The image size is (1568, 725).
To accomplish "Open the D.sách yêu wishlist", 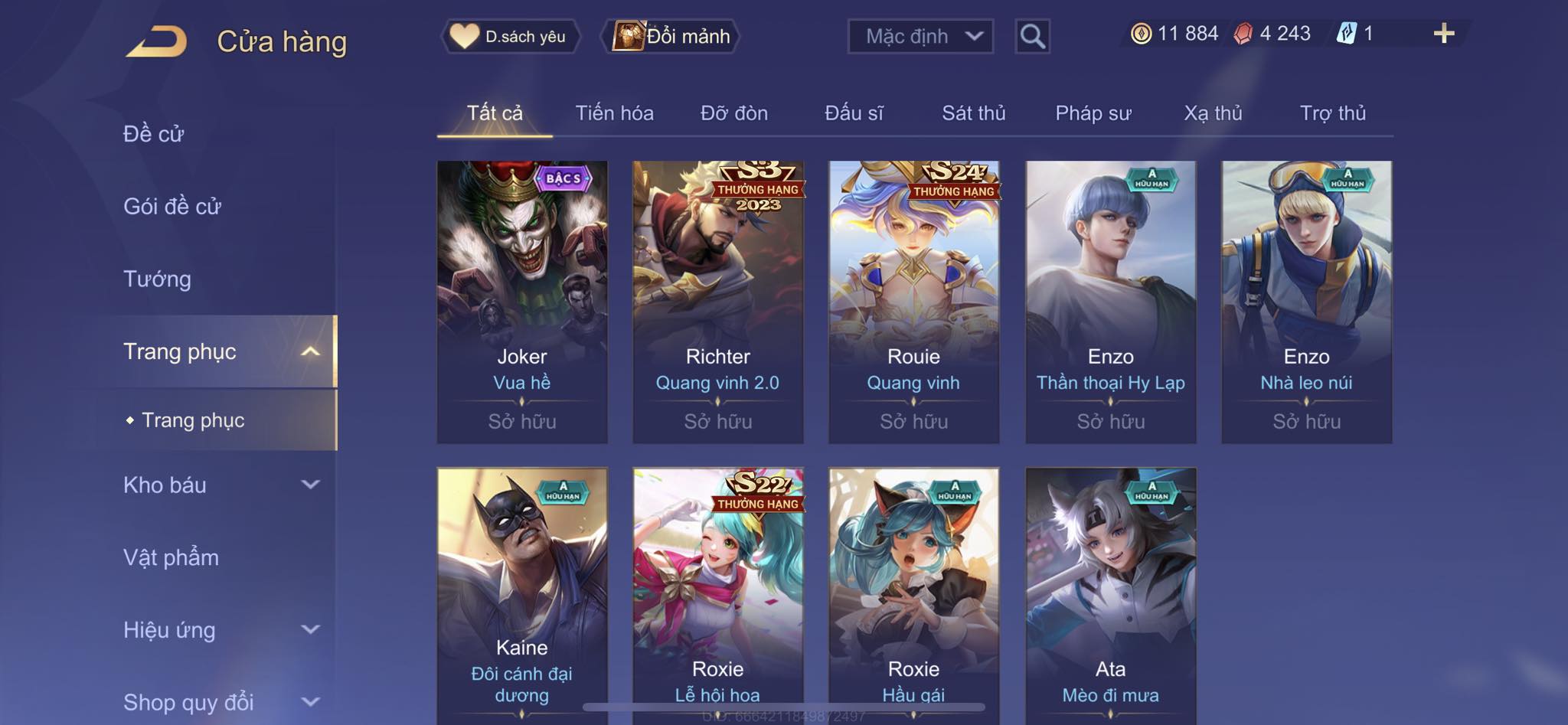I will pos(510,36).
